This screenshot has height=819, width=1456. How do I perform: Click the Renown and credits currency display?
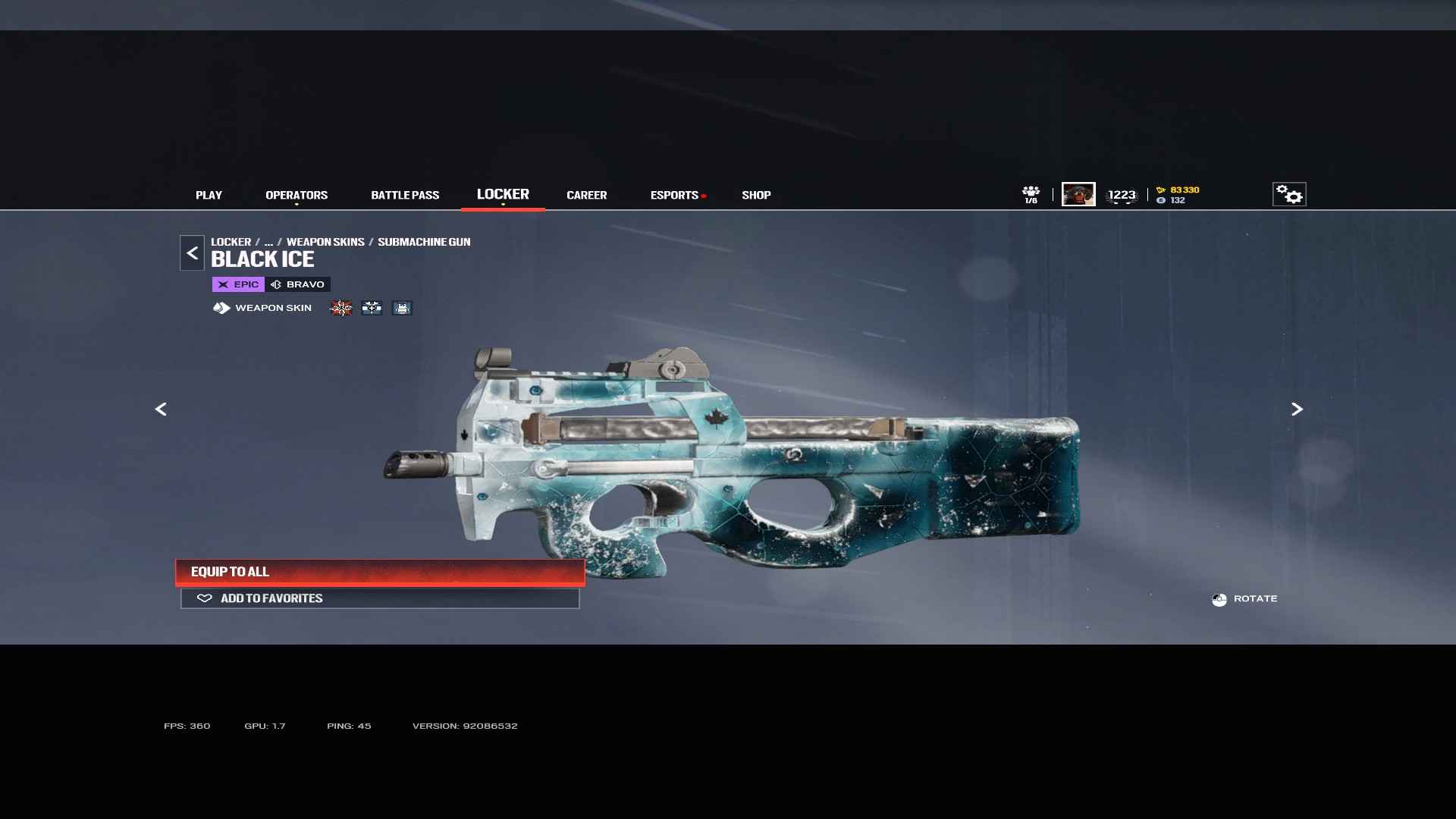(1178, 195)
